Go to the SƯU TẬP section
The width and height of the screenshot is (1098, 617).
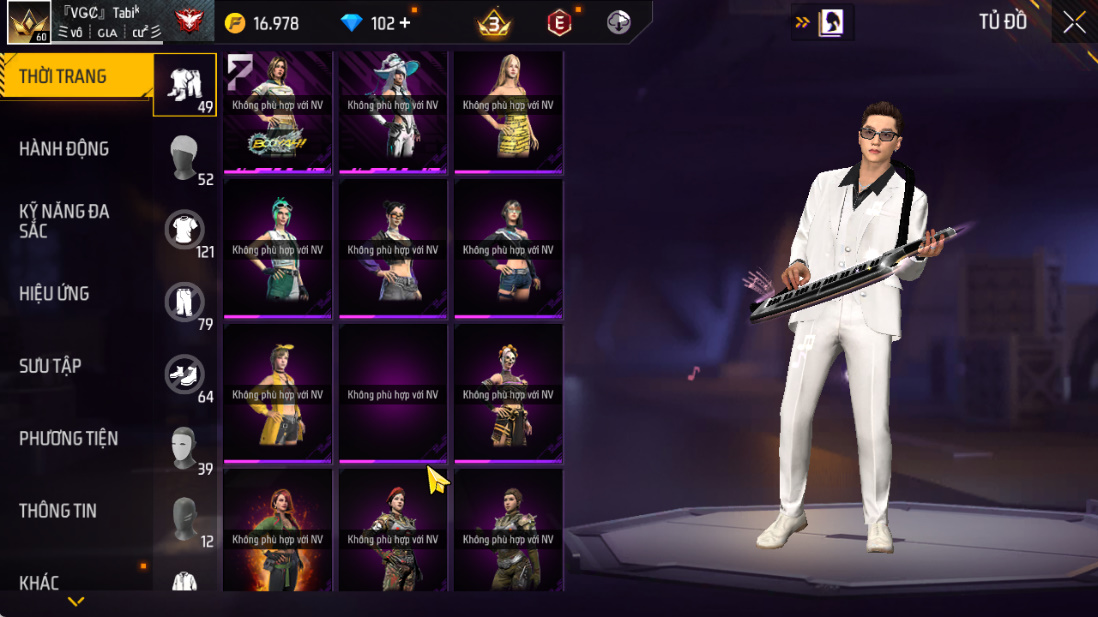pos(50,366)
